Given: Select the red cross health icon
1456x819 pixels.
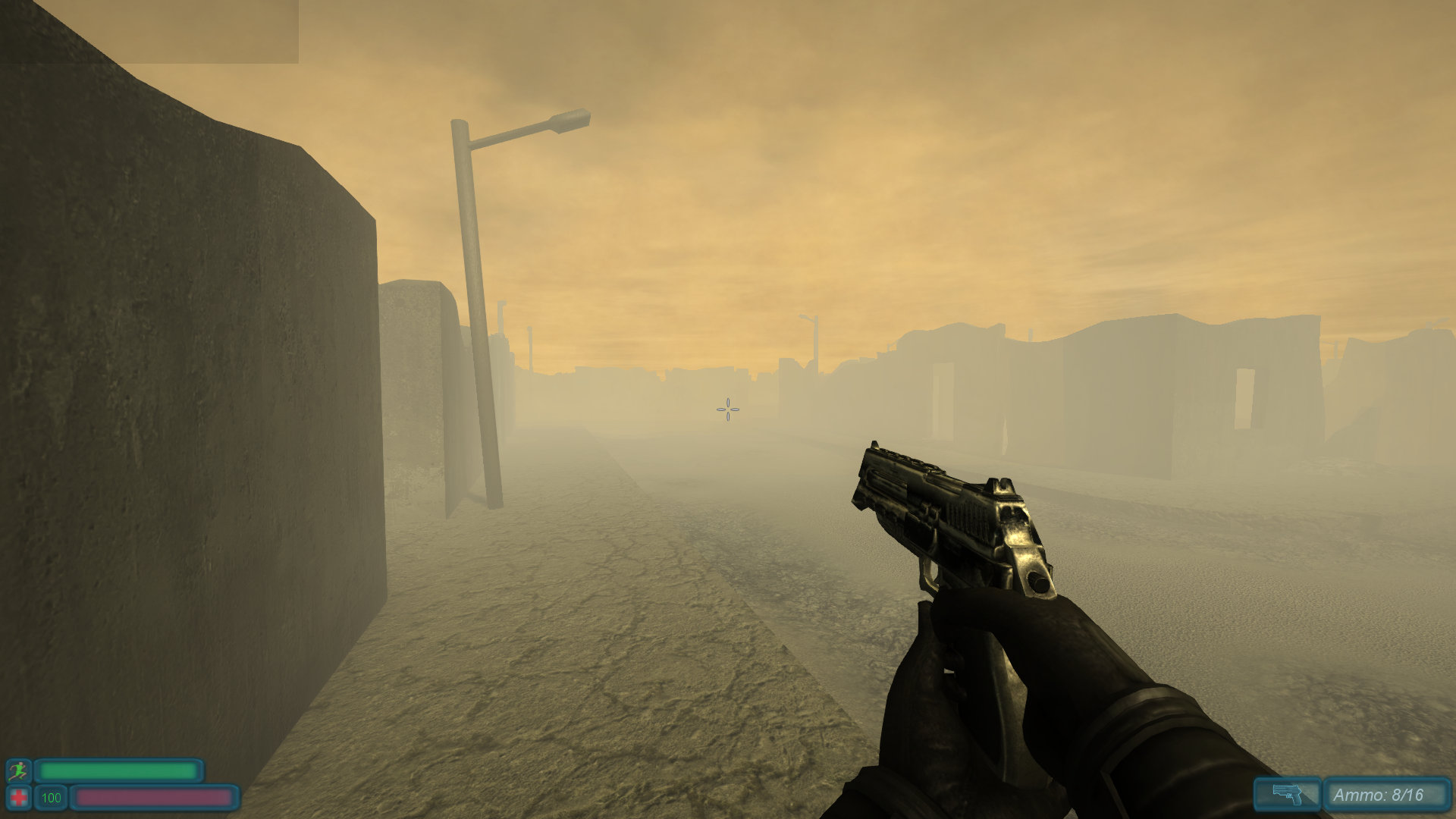Looking at the screenshot, I should click(x=19, y=798).
